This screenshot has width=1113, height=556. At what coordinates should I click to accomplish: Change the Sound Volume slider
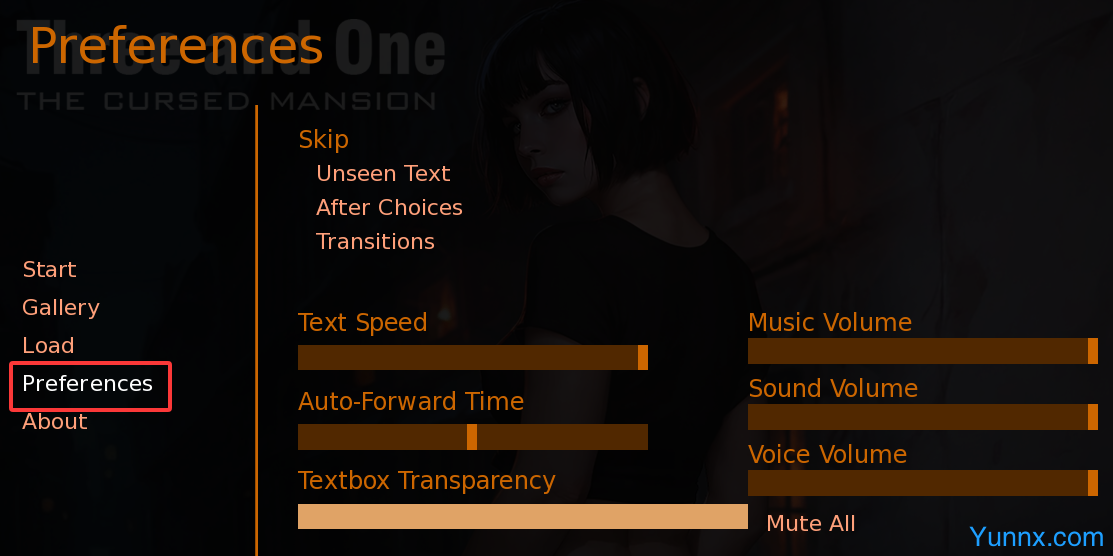click(922, 417)
